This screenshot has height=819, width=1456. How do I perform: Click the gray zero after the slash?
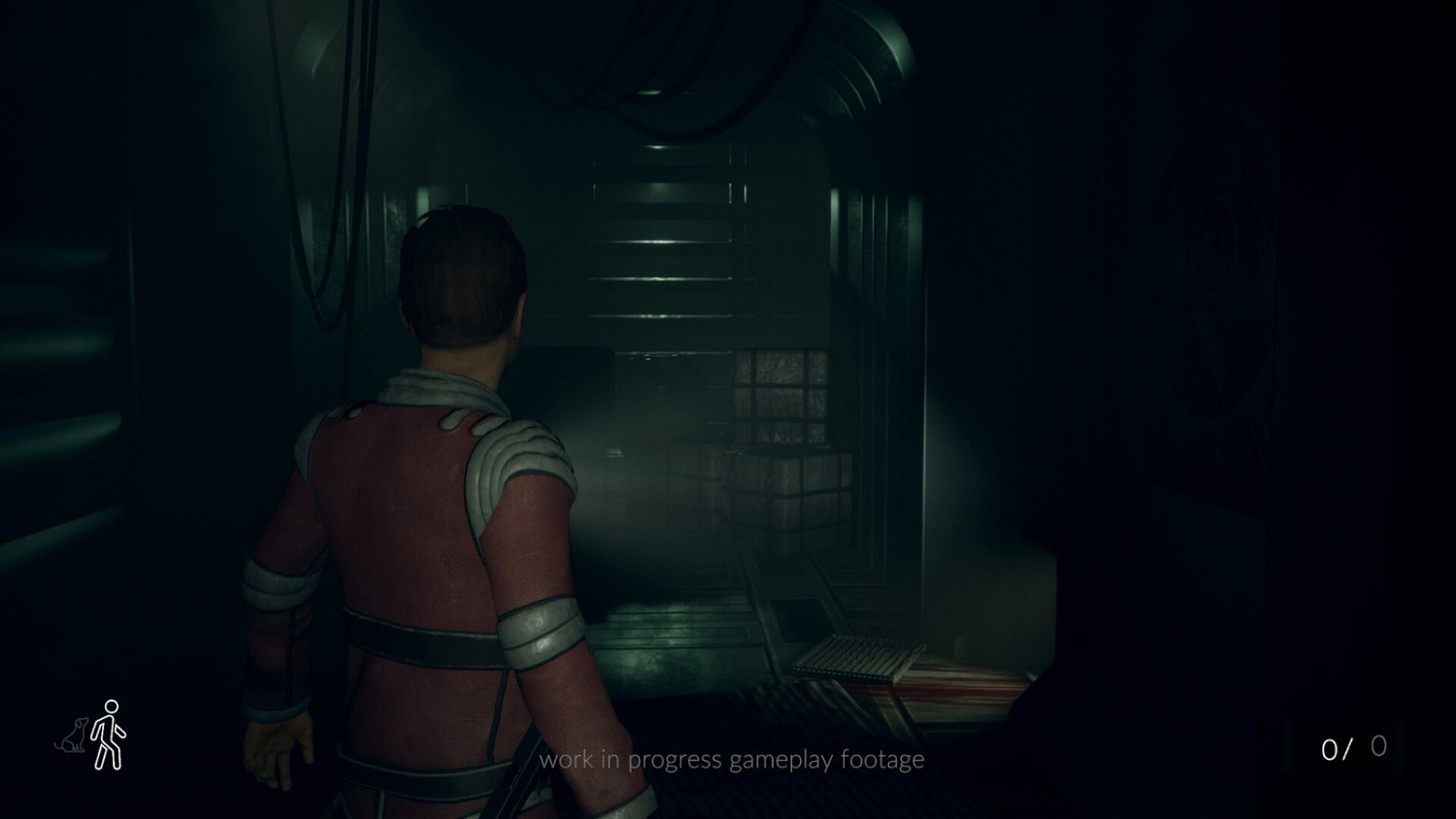[1377, 746]
